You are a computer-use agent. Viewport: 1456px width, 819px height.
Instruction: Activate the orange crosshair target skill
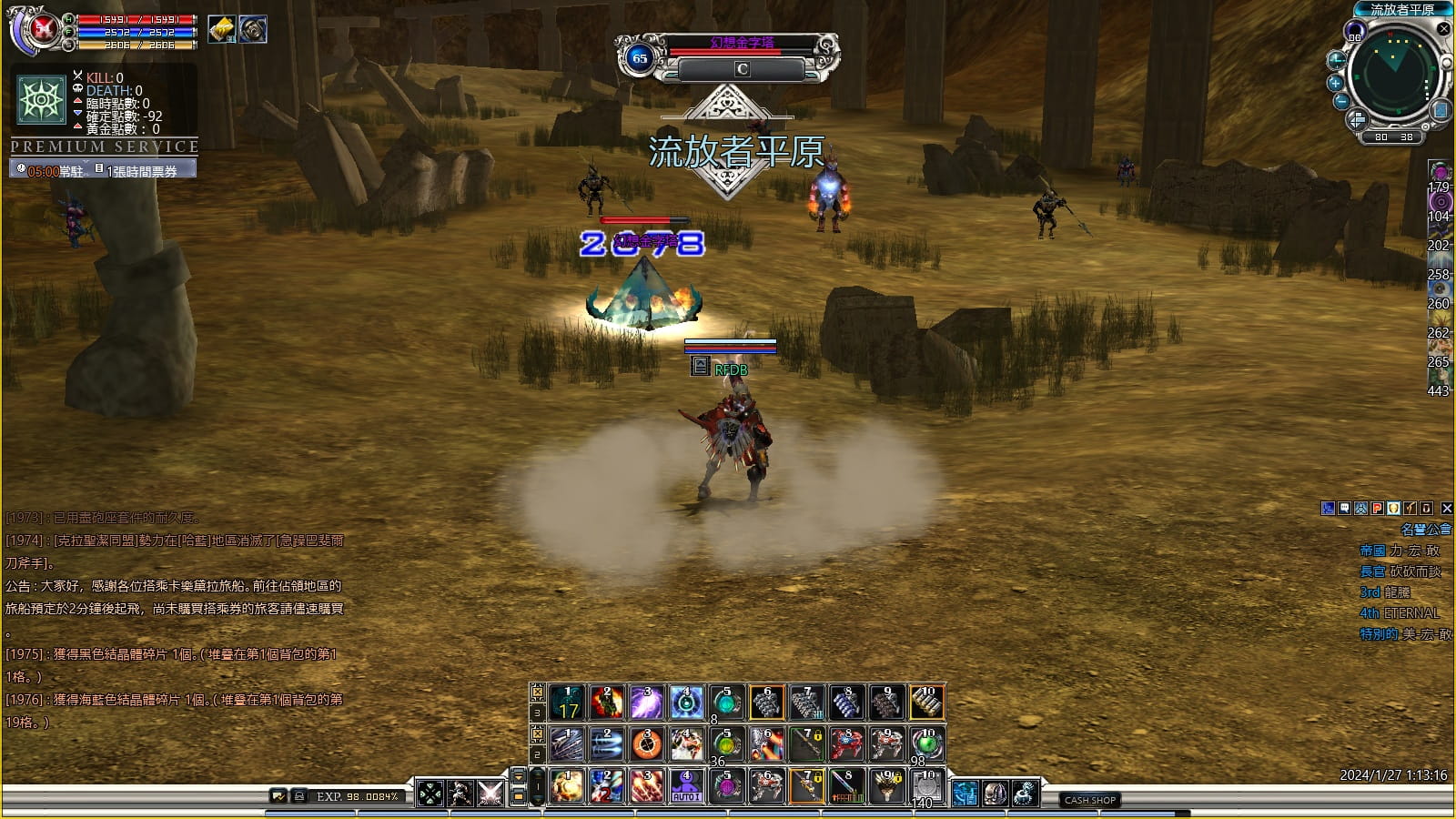[647, 744]
